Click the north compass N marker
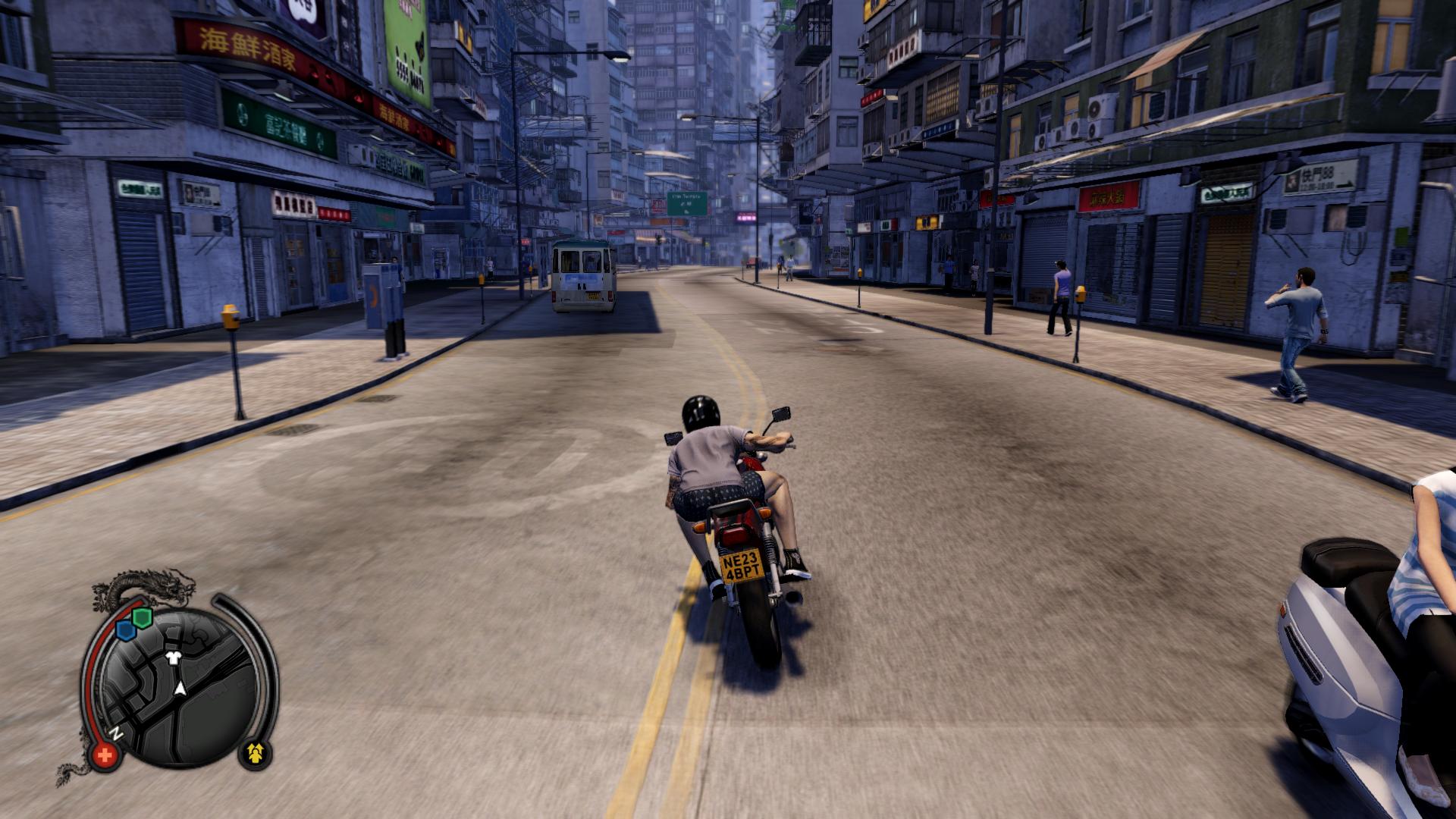The image size is (1456, 819). [117, 733]
